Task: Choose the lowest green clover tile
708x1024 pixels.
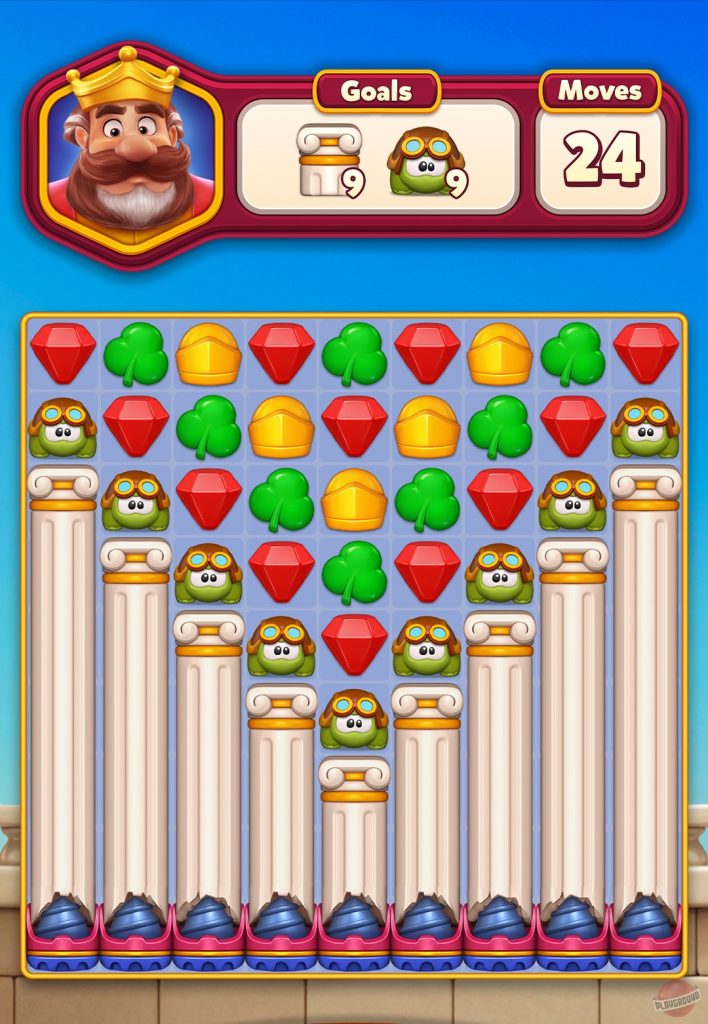Action: (x=354, y=572)
